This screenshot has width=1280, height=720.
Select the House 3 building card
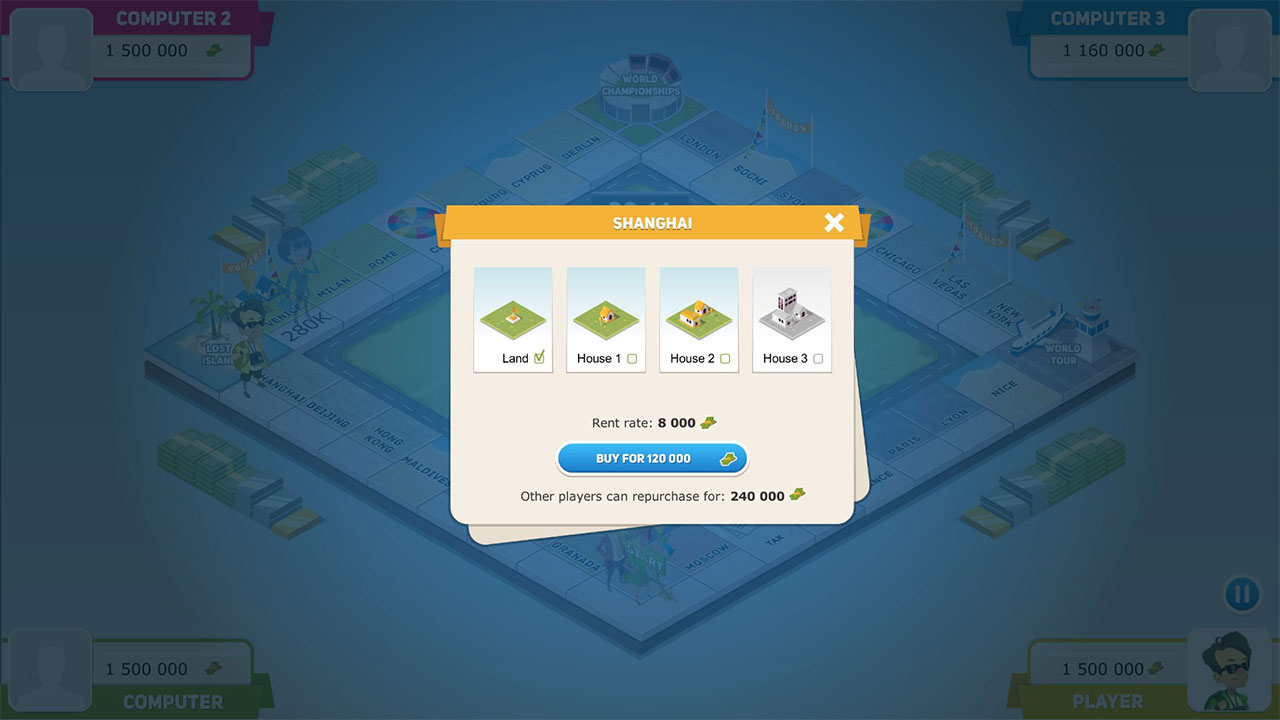click(x=792, y=320)
